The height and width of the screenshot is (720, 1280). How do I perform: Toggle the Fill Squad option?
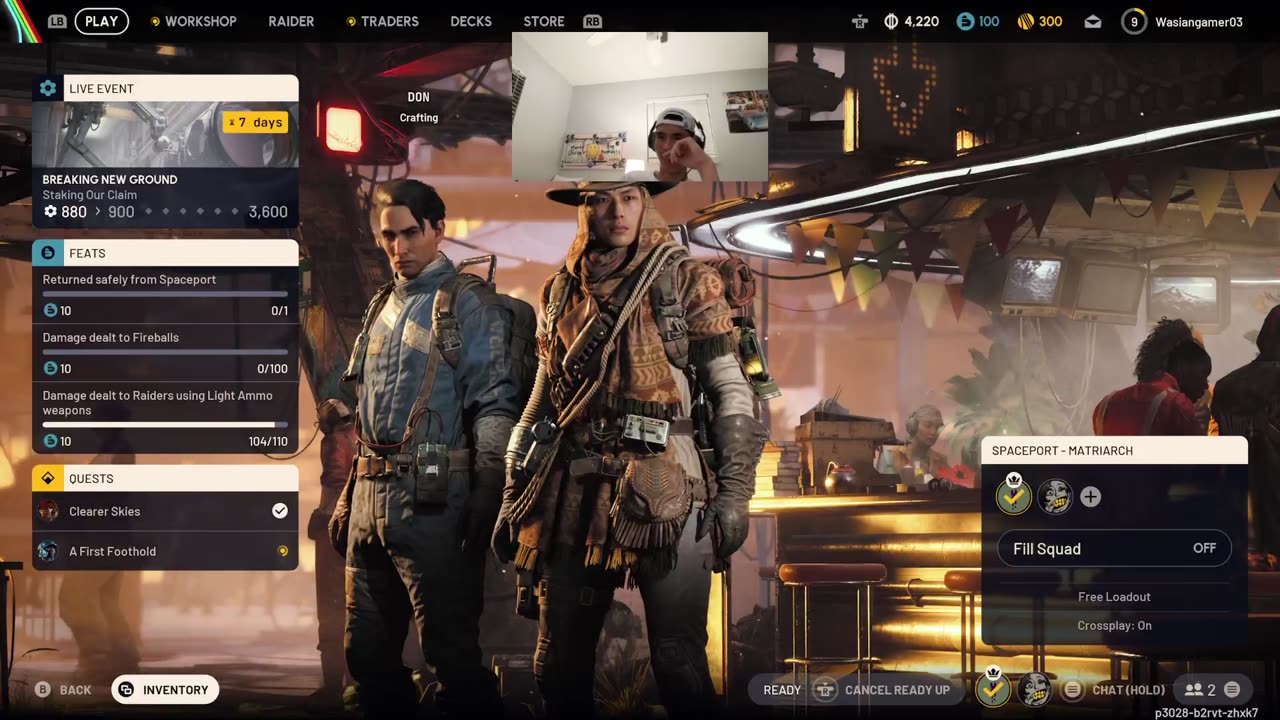[x=1114, y=548]
